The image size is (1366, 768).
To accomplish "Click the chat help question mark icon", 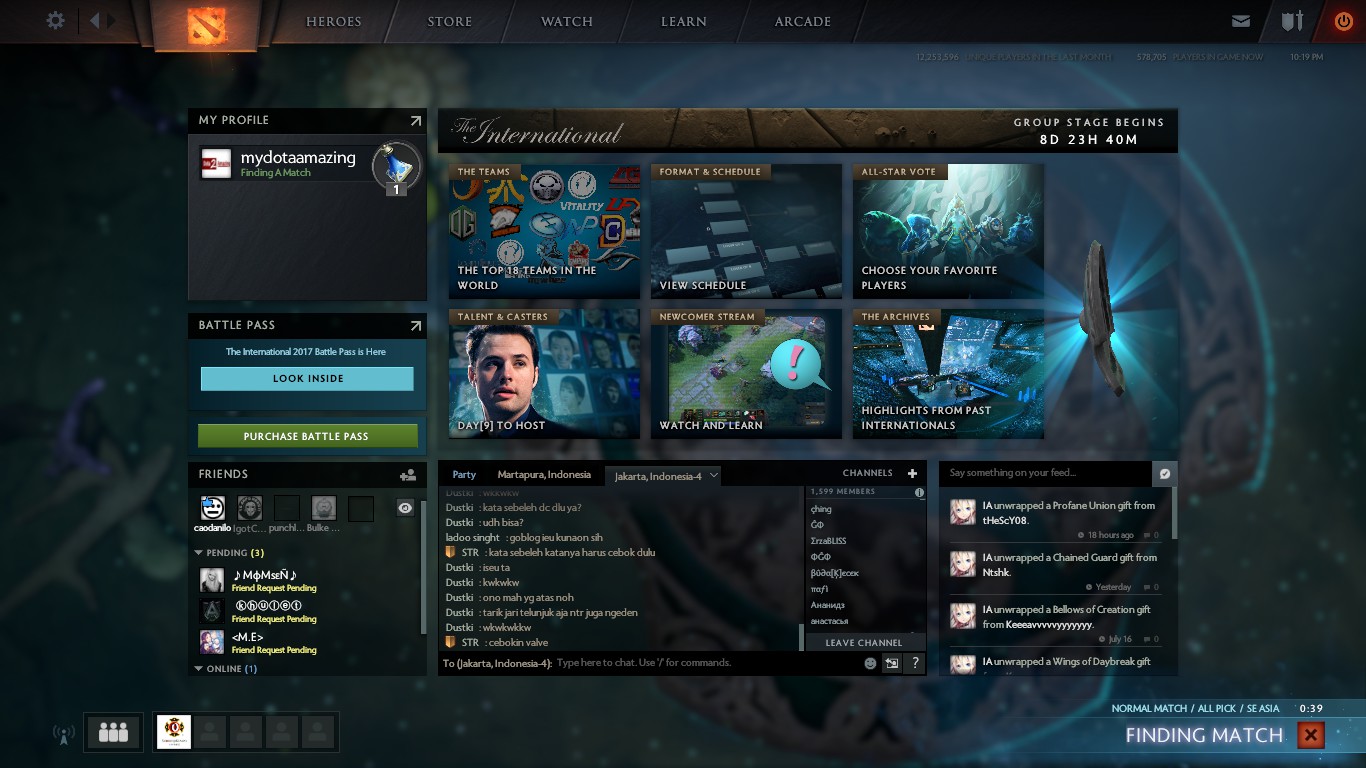I will pyautogui.click(x=914, y=662).
